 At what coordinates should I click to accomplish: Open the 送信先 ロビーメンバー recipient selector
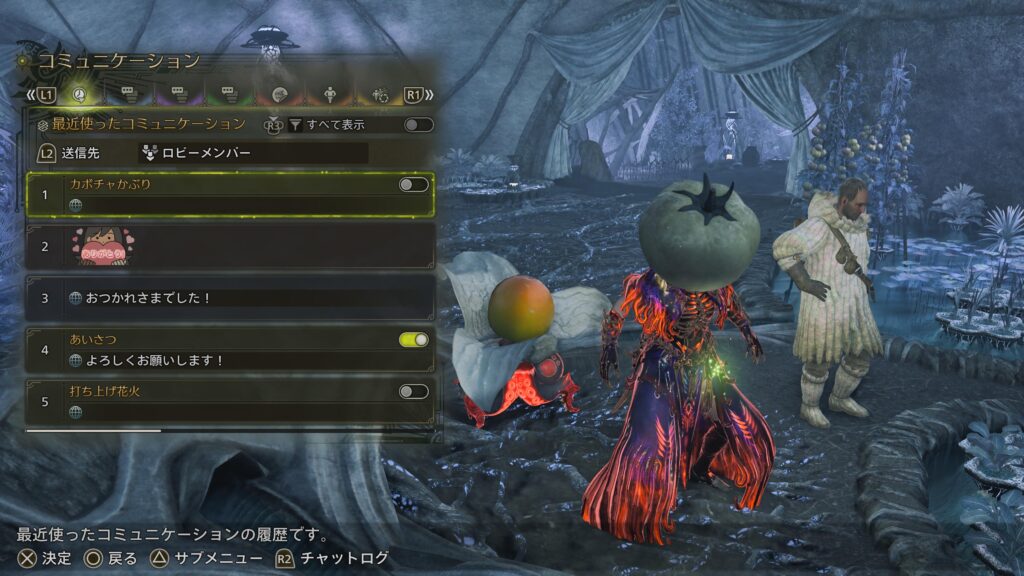point(252,153)
